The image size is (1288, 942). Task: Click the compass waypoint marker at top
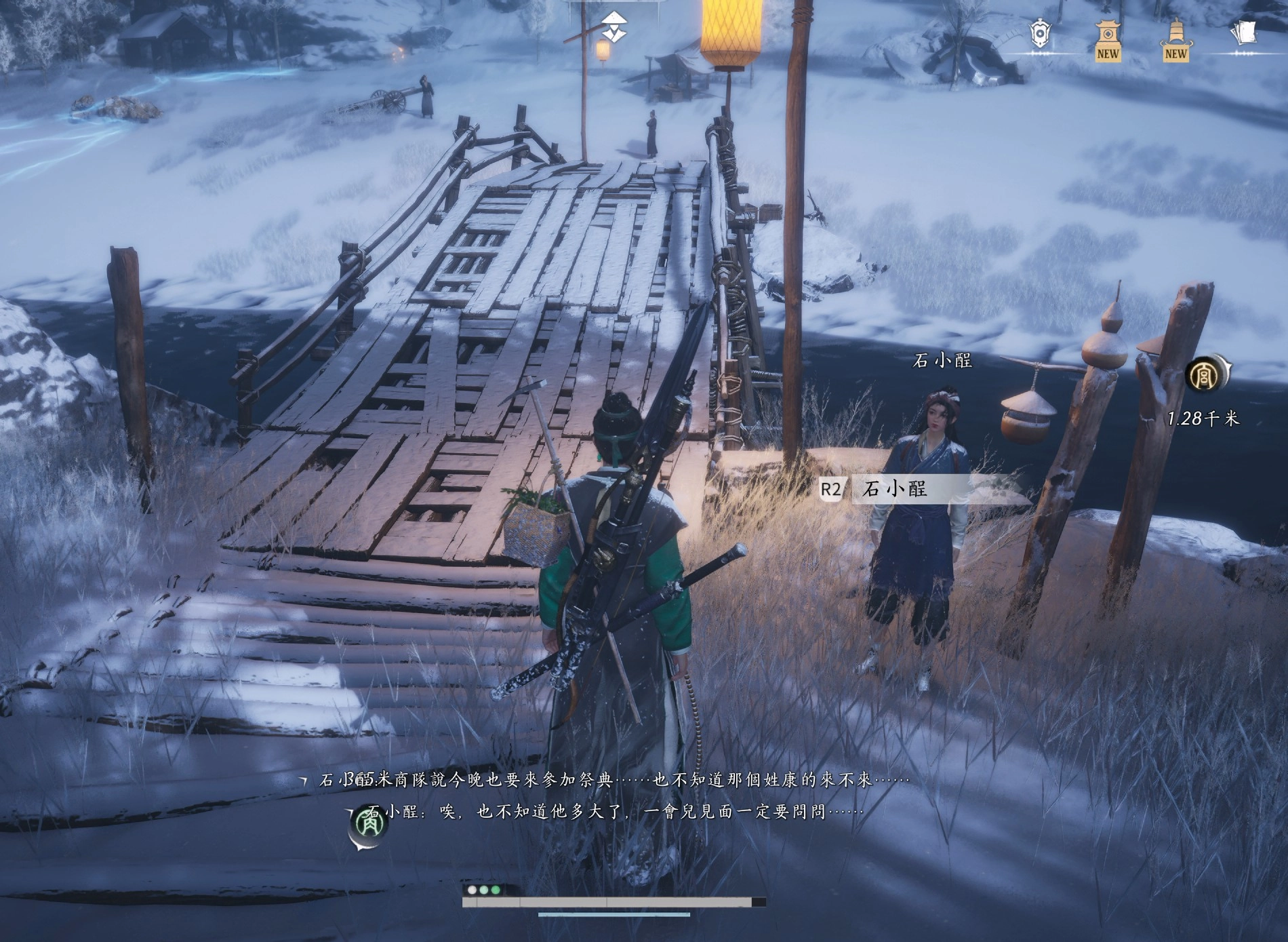(x=614, y=26)
